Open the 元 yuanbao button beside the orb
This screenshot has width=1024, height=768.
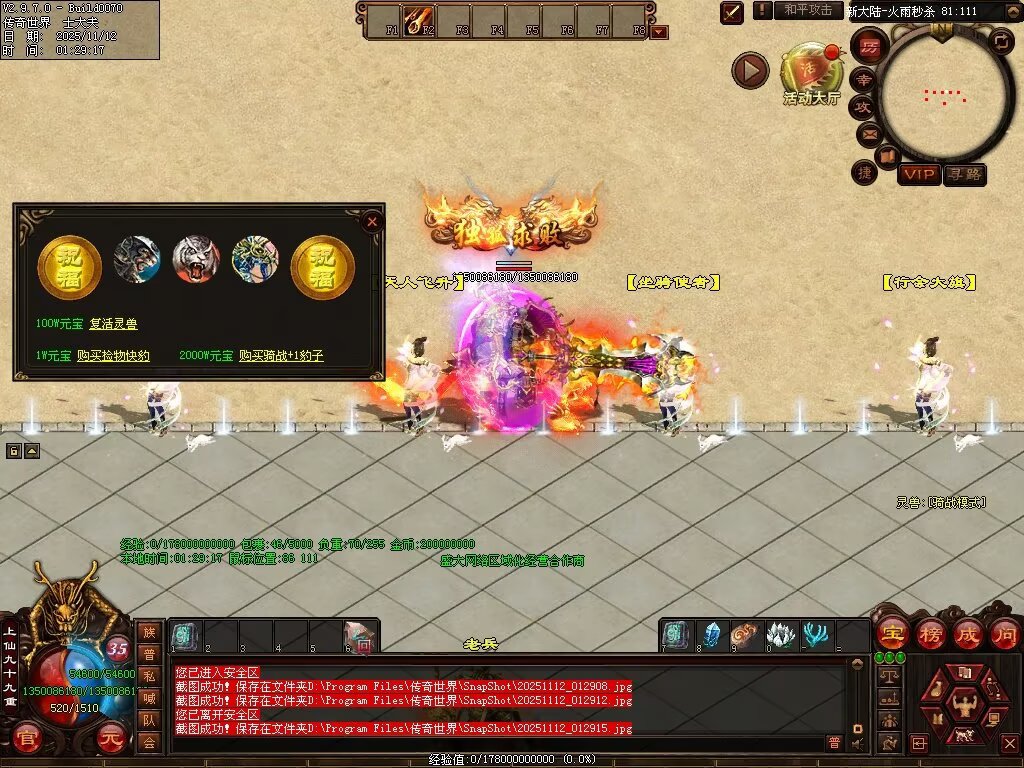[x=110, y=741]
